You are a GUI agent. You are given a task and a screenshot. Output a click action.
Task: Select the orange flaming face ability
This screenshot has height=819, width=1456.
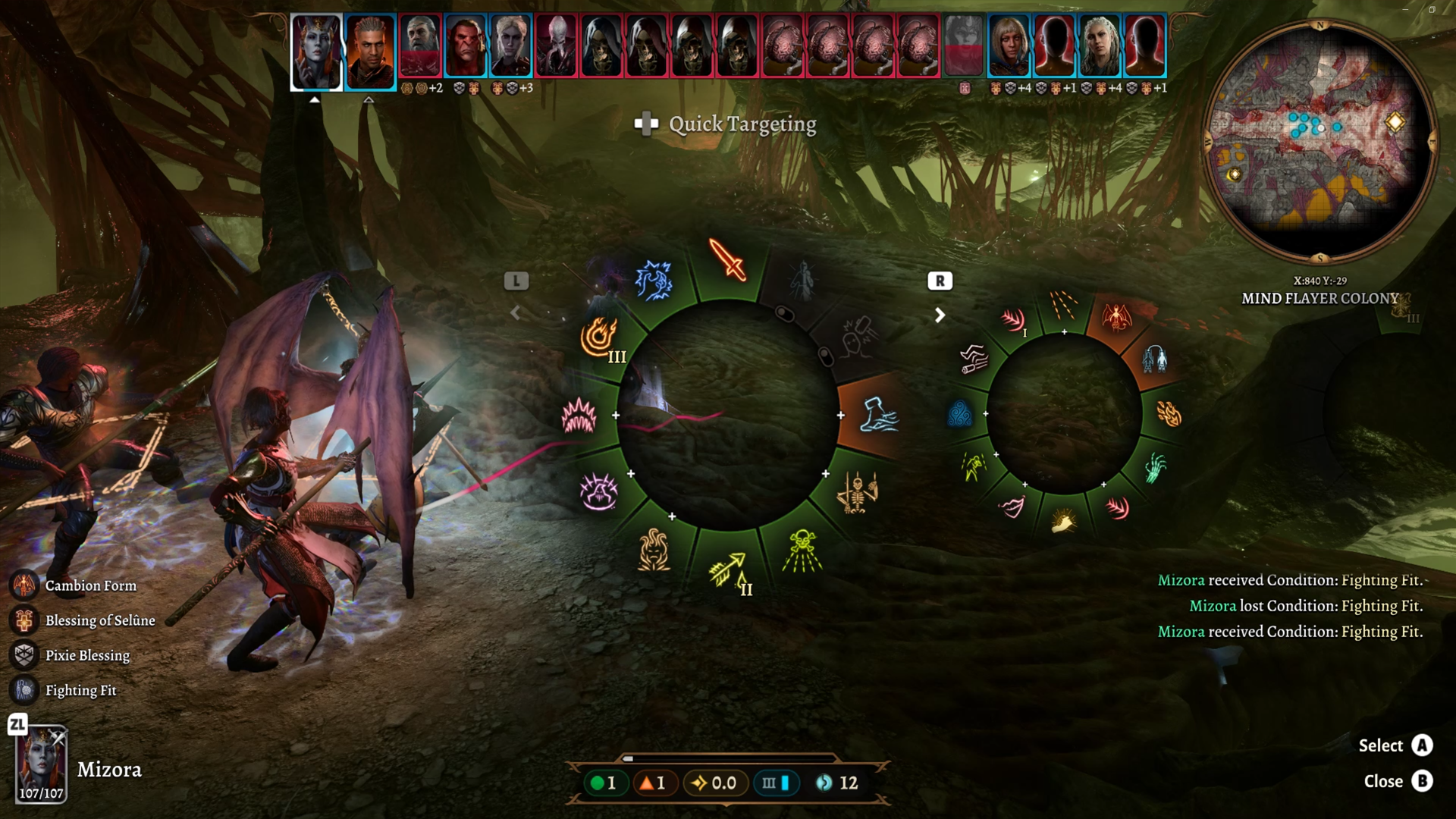pos(653,549)
